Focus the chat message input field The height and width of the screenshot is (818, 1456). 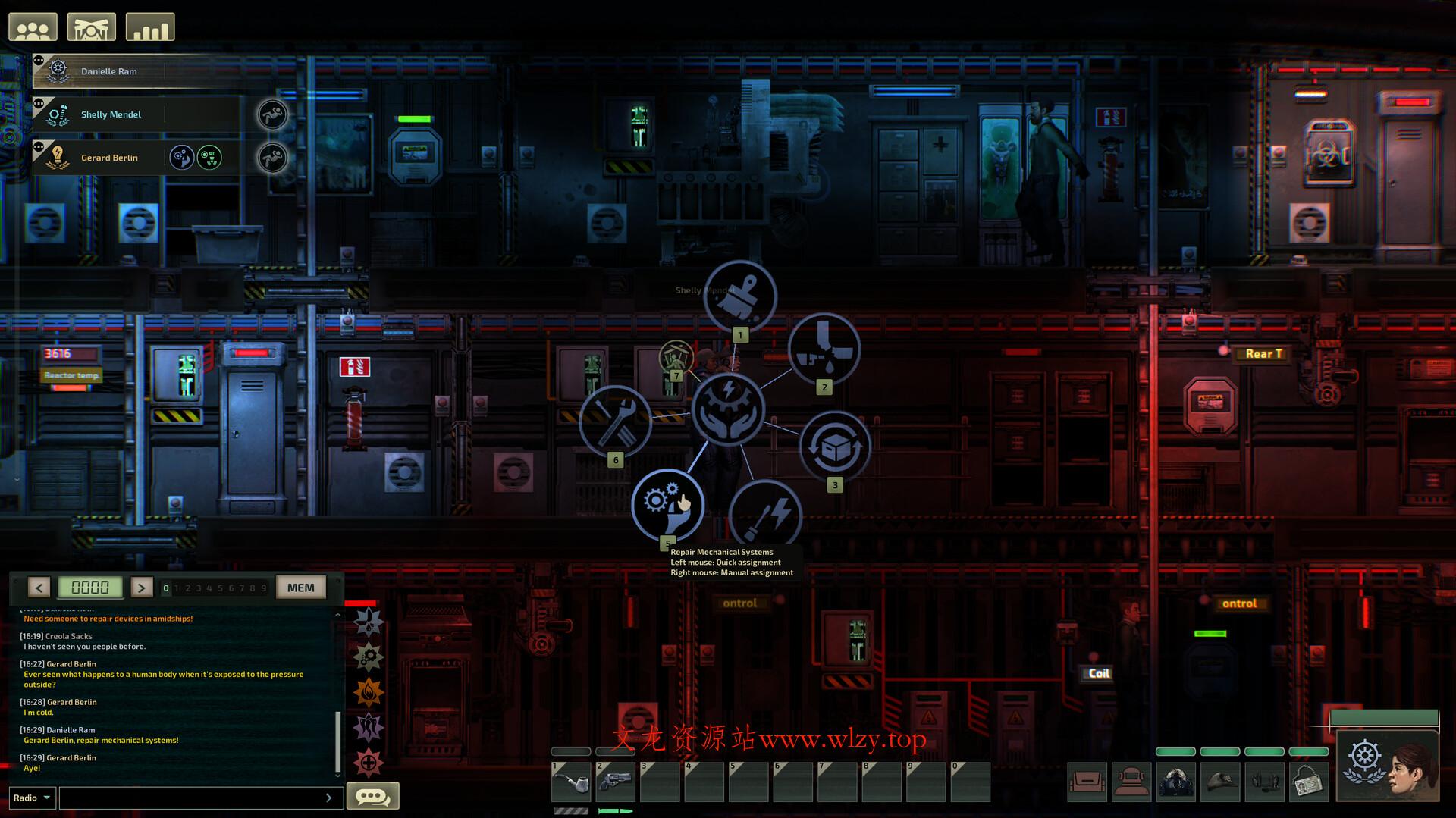point(193,798)
